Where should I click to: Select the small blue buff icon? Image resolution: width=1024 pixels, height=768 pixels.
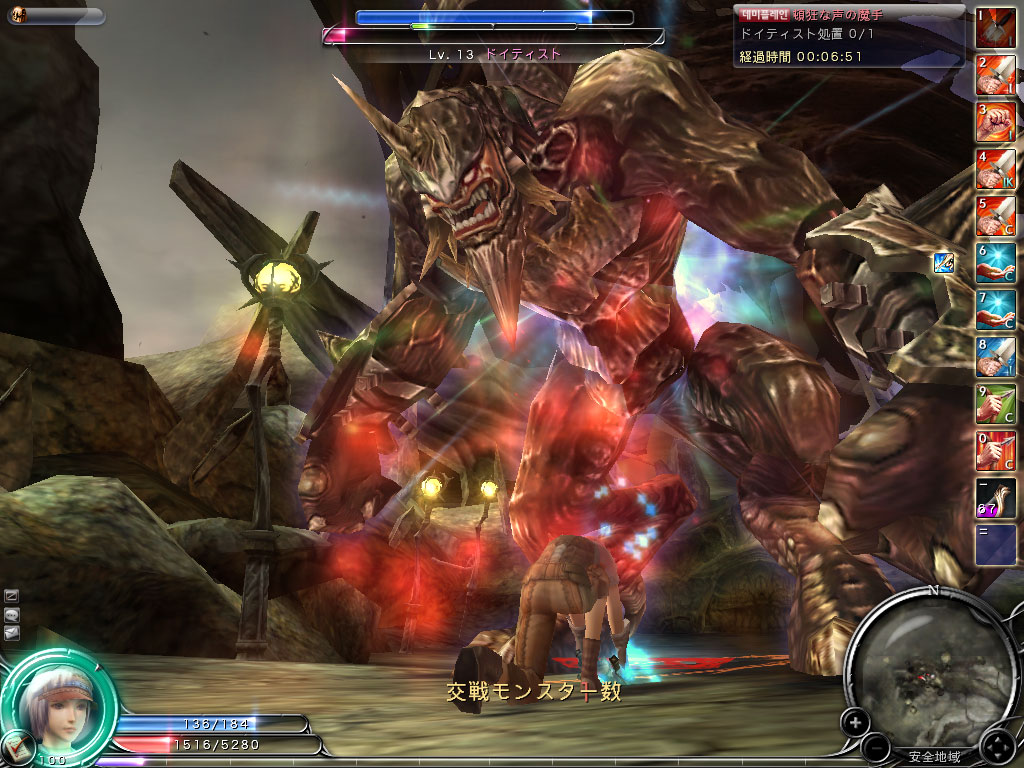943,263
